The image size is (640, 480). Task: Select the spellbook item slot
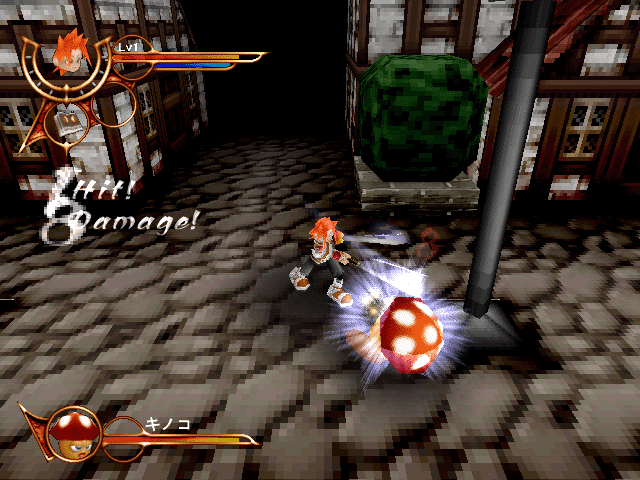[70, 122]
